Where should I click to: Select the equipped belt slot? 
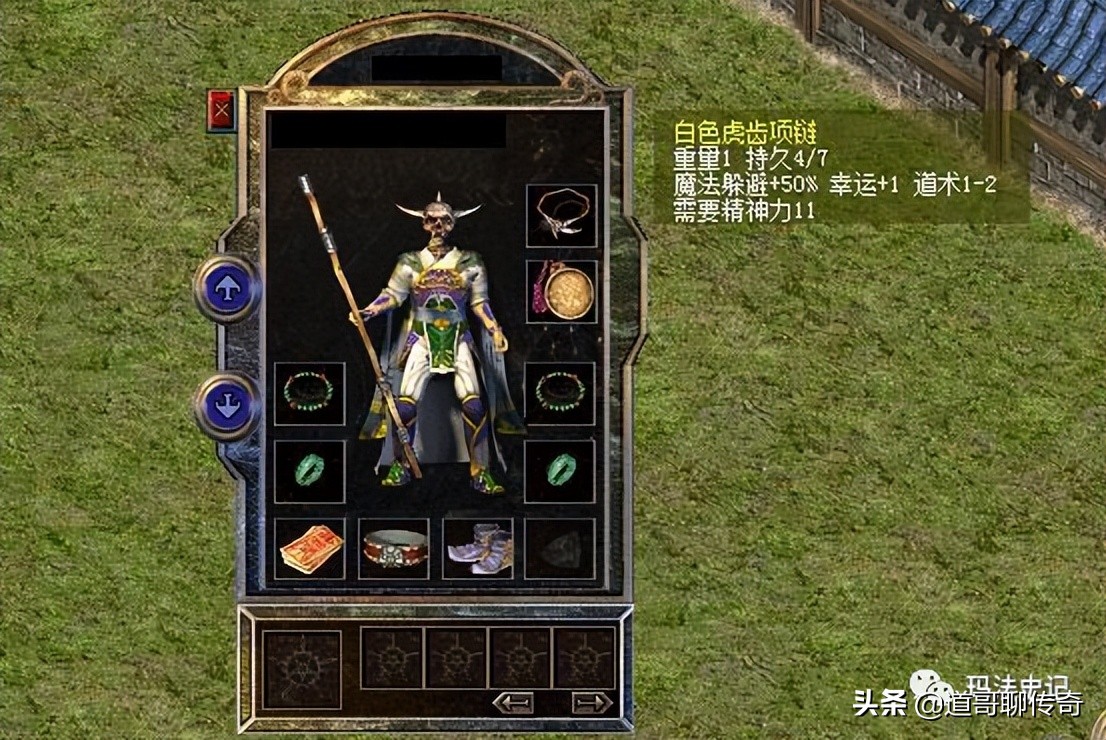tap(394, 549)
